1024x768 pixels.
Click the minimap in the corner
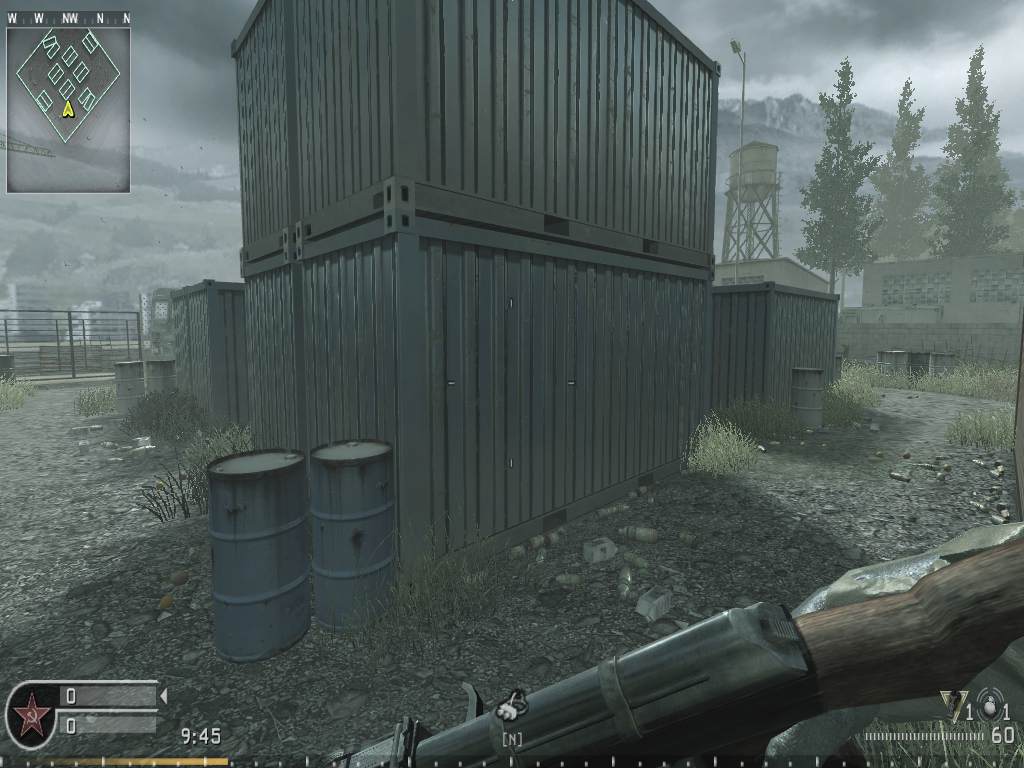point(68,109)
